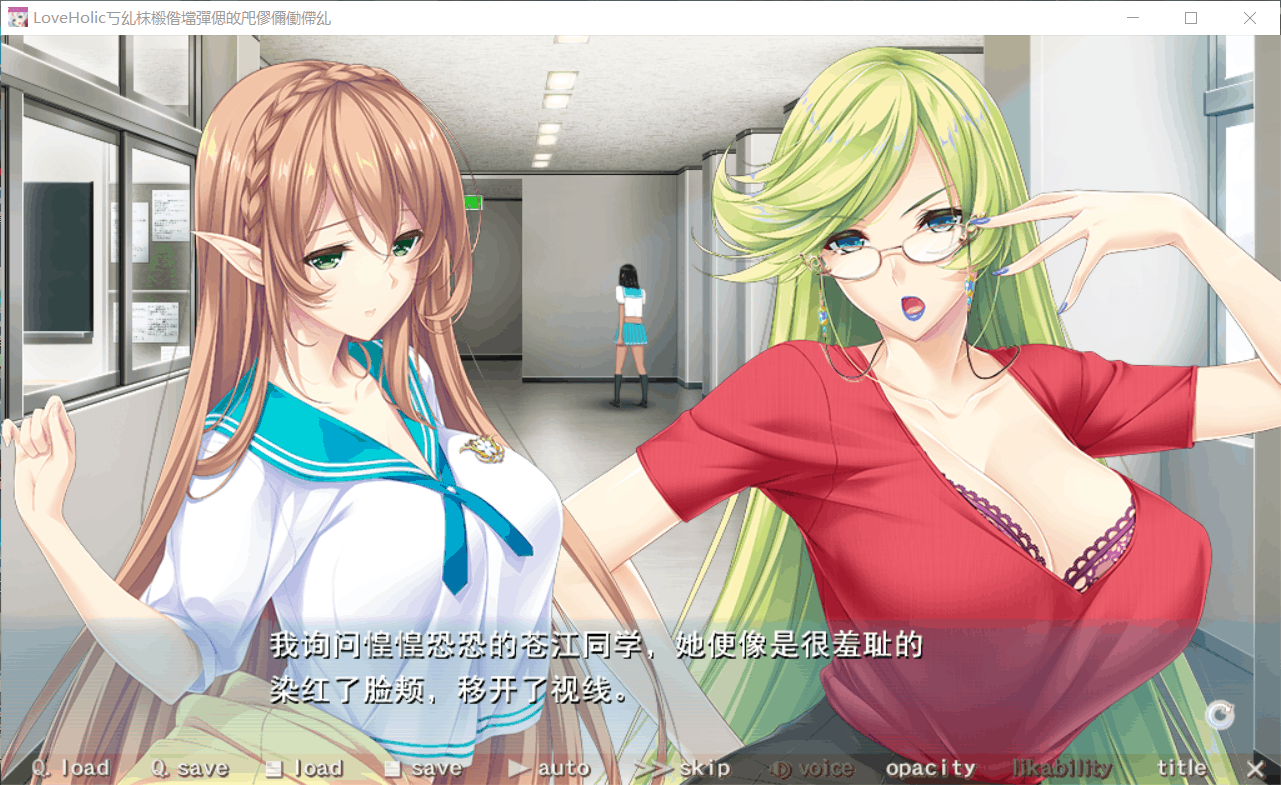Show the likability screen
The height and width of the screenshot is (785, 1281).
[1062, 768]
